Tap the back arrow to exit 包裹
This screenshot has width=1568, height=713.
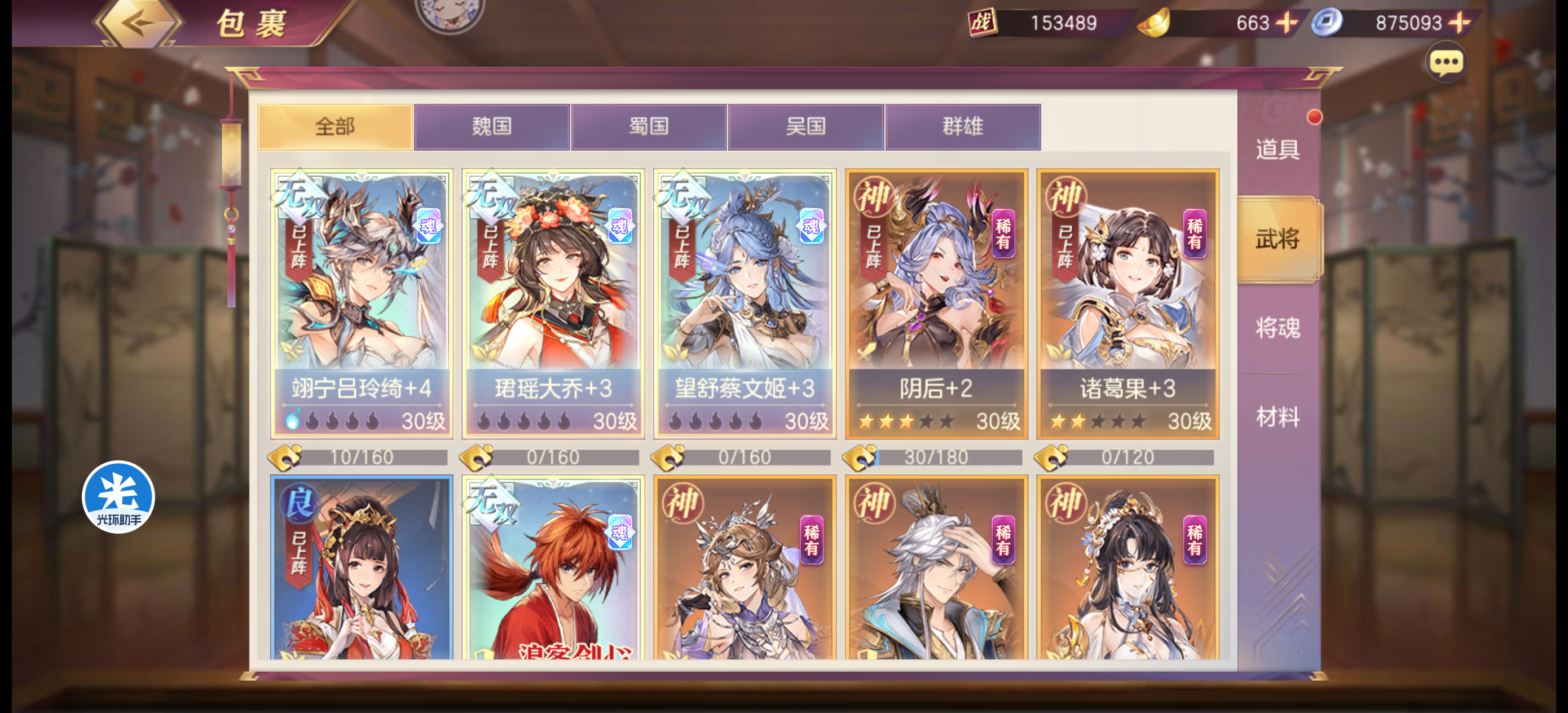click(x=137, y=24)
